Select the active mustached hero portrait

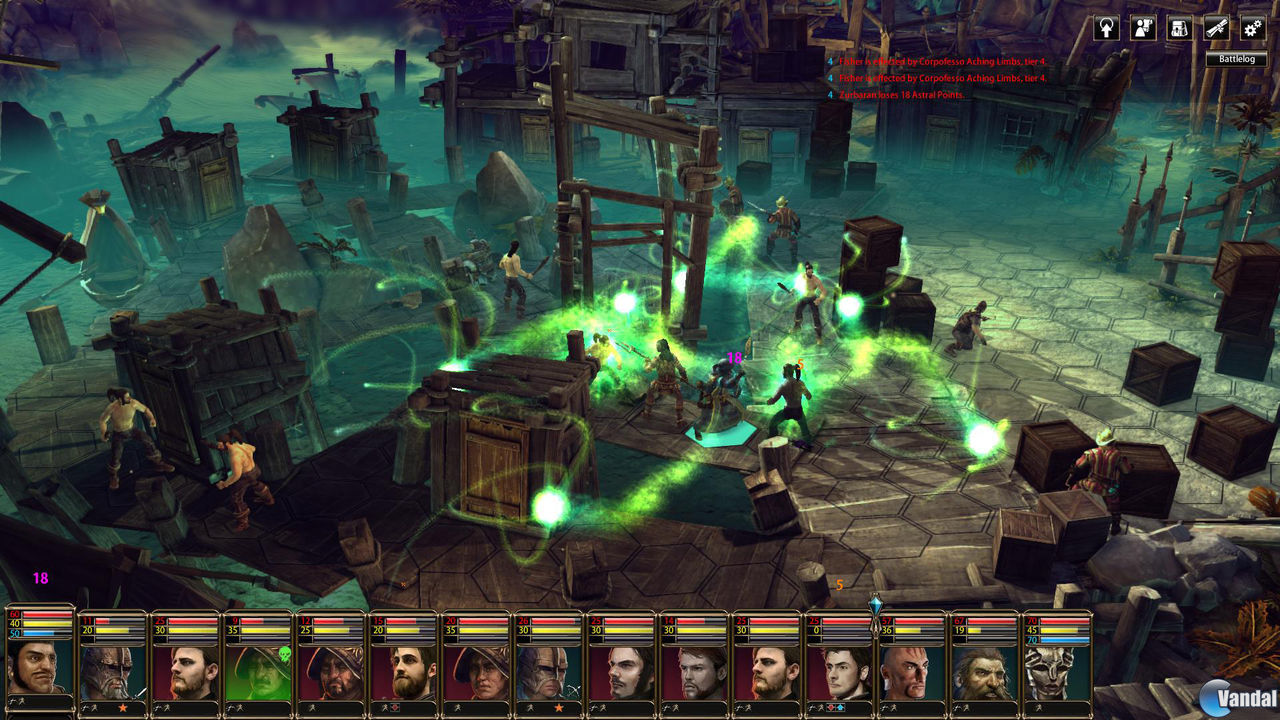(x=40, y=665)
